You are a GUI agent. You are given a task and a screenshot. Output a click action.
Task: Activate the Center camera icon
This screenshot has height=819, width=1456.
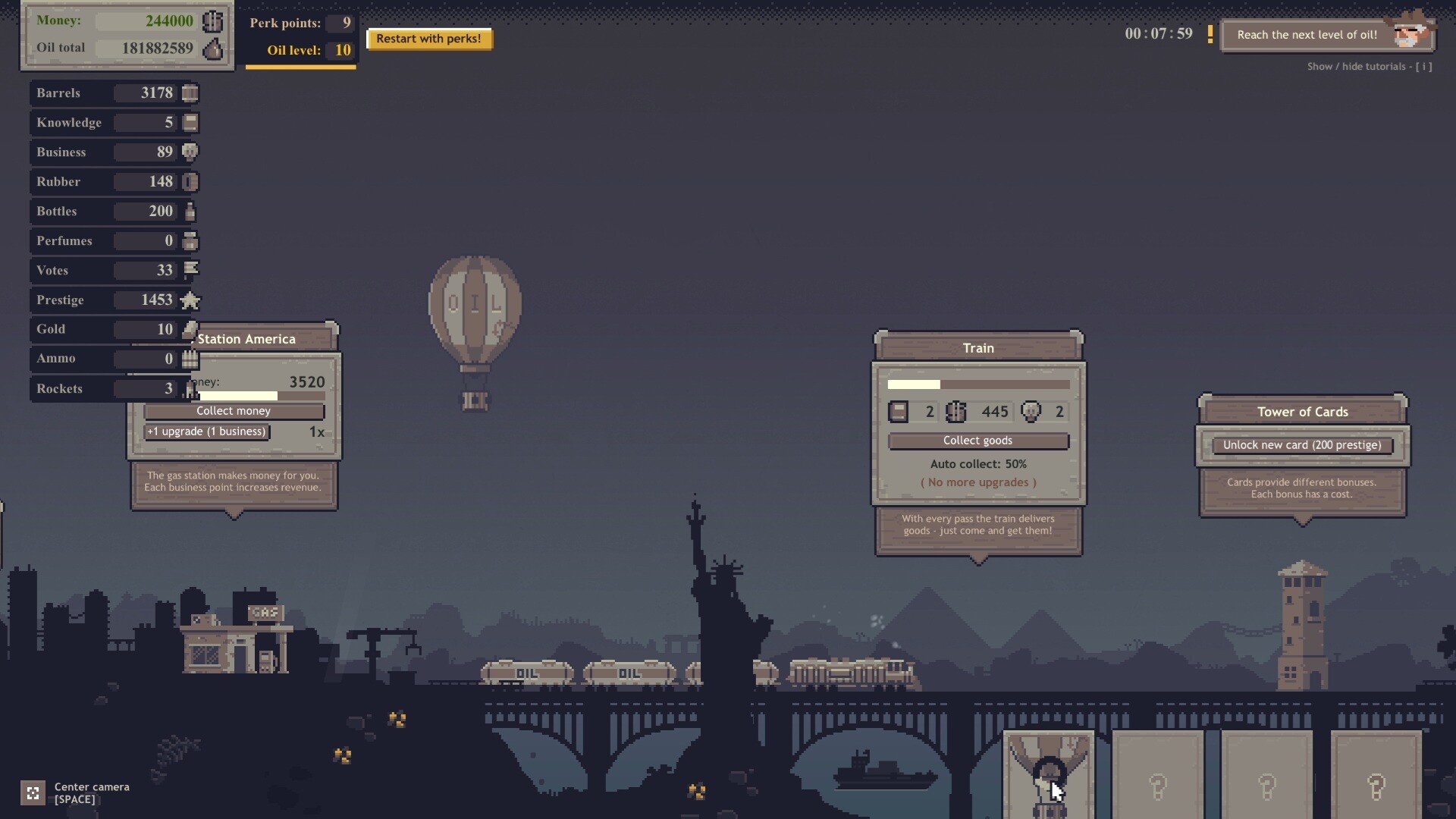tap(33, 793)
